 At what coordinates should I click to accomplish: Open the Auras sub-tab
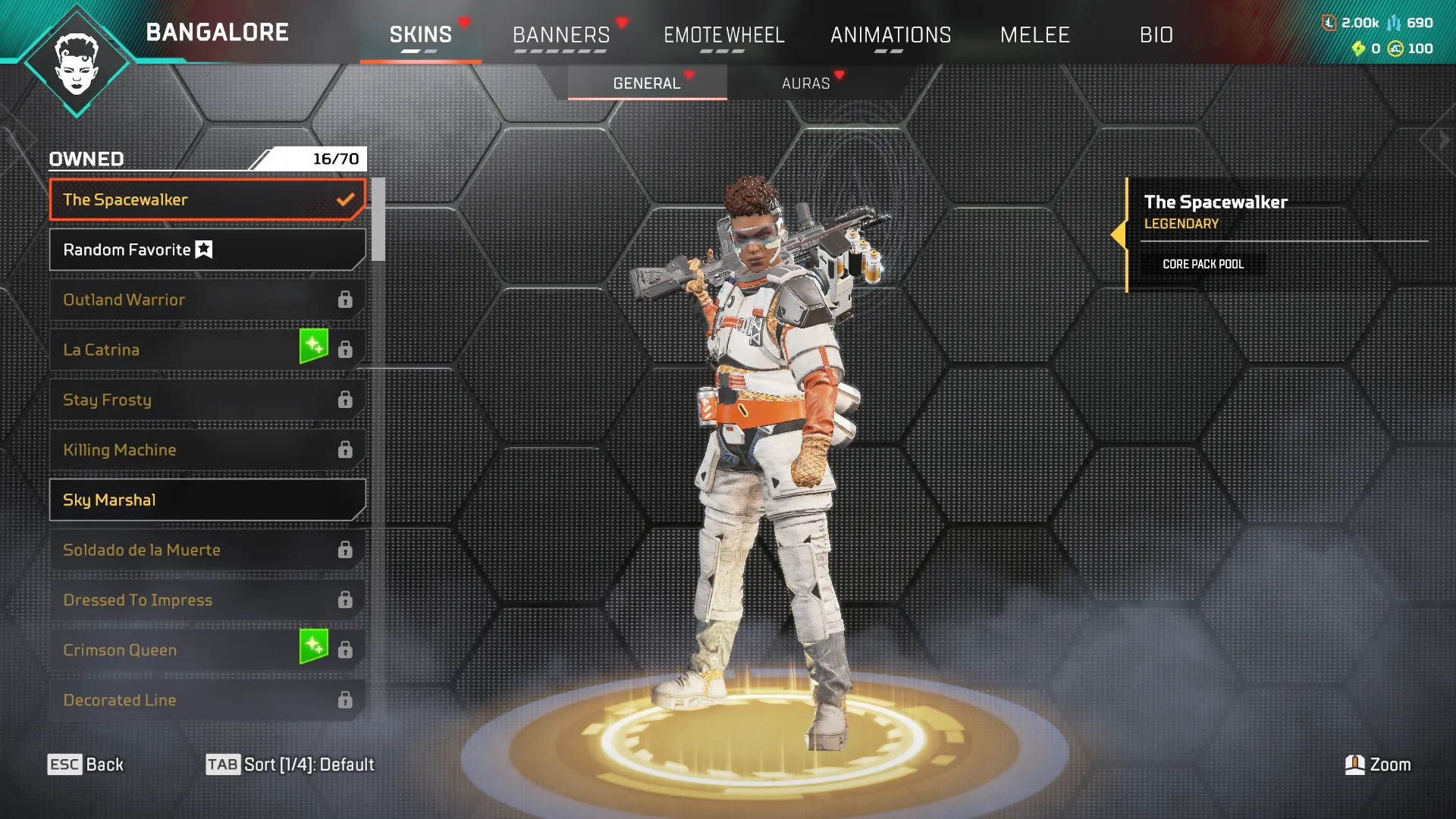pyautogui.click(x=806, y=83)
